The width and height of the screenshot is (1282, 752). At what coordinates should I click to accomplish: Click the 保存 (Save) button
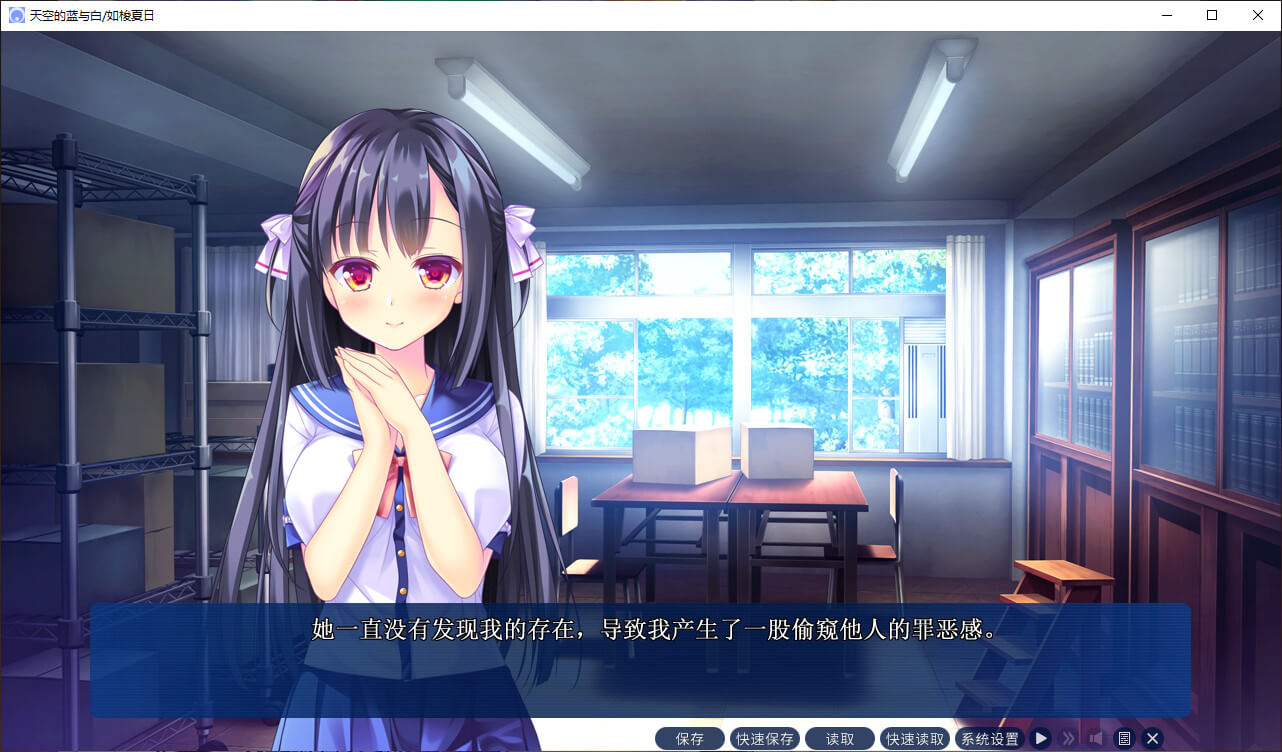click(x=690, y=739)
